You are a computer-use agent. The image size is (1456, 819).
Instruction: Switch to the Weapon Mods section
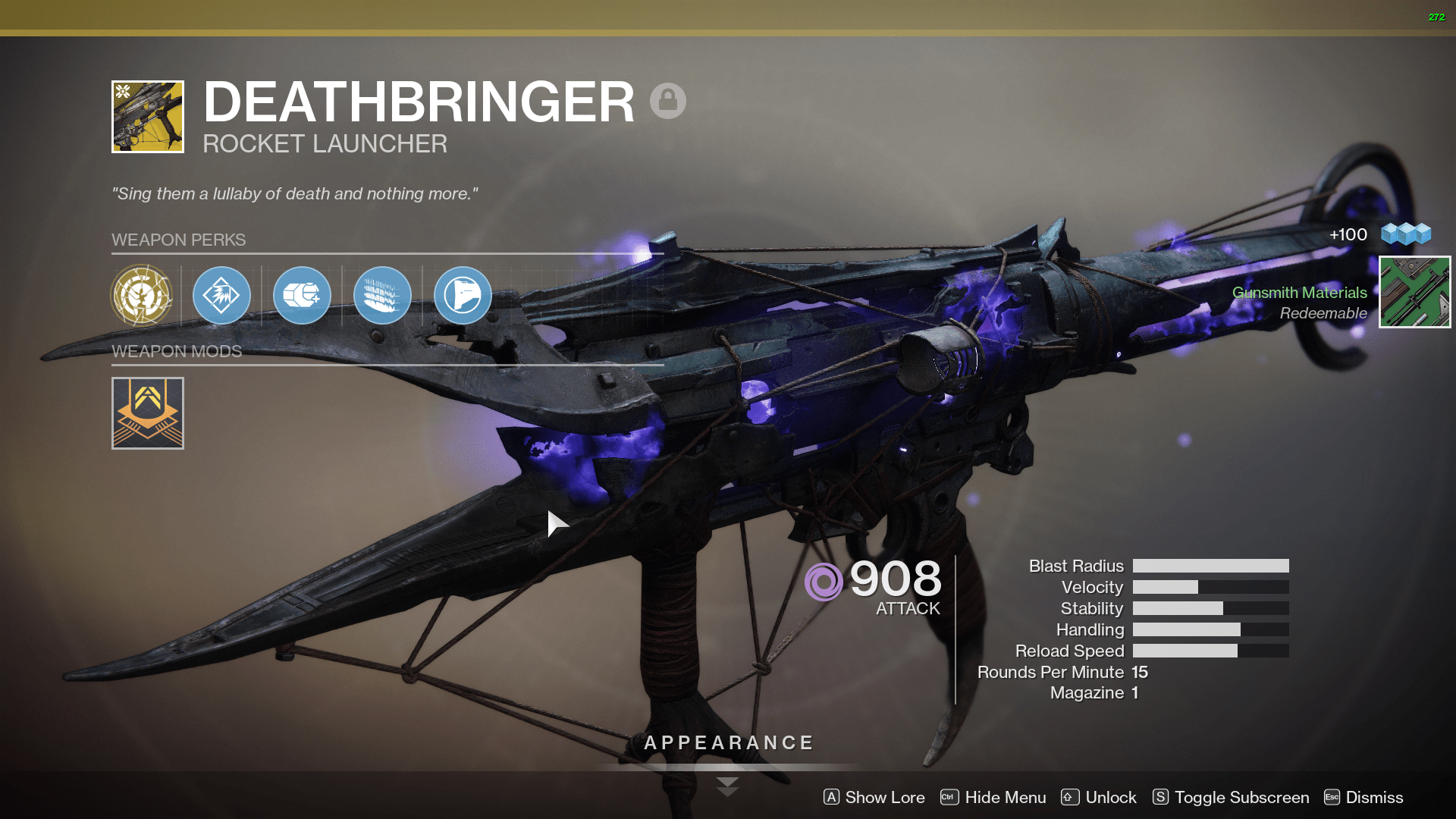[x=177, y=351]
